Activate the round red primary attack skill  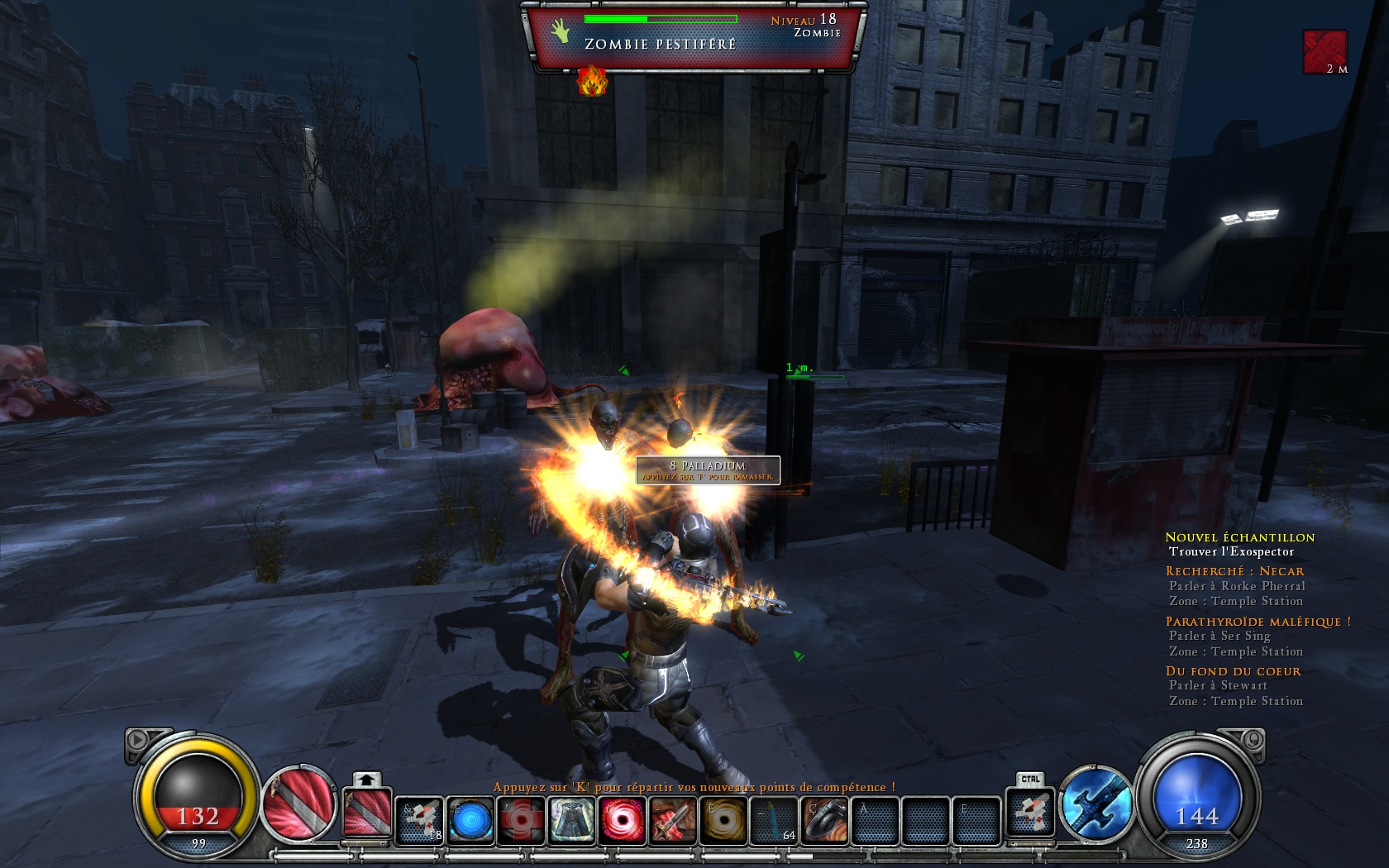pyautogui.click(x=298, y=804)
